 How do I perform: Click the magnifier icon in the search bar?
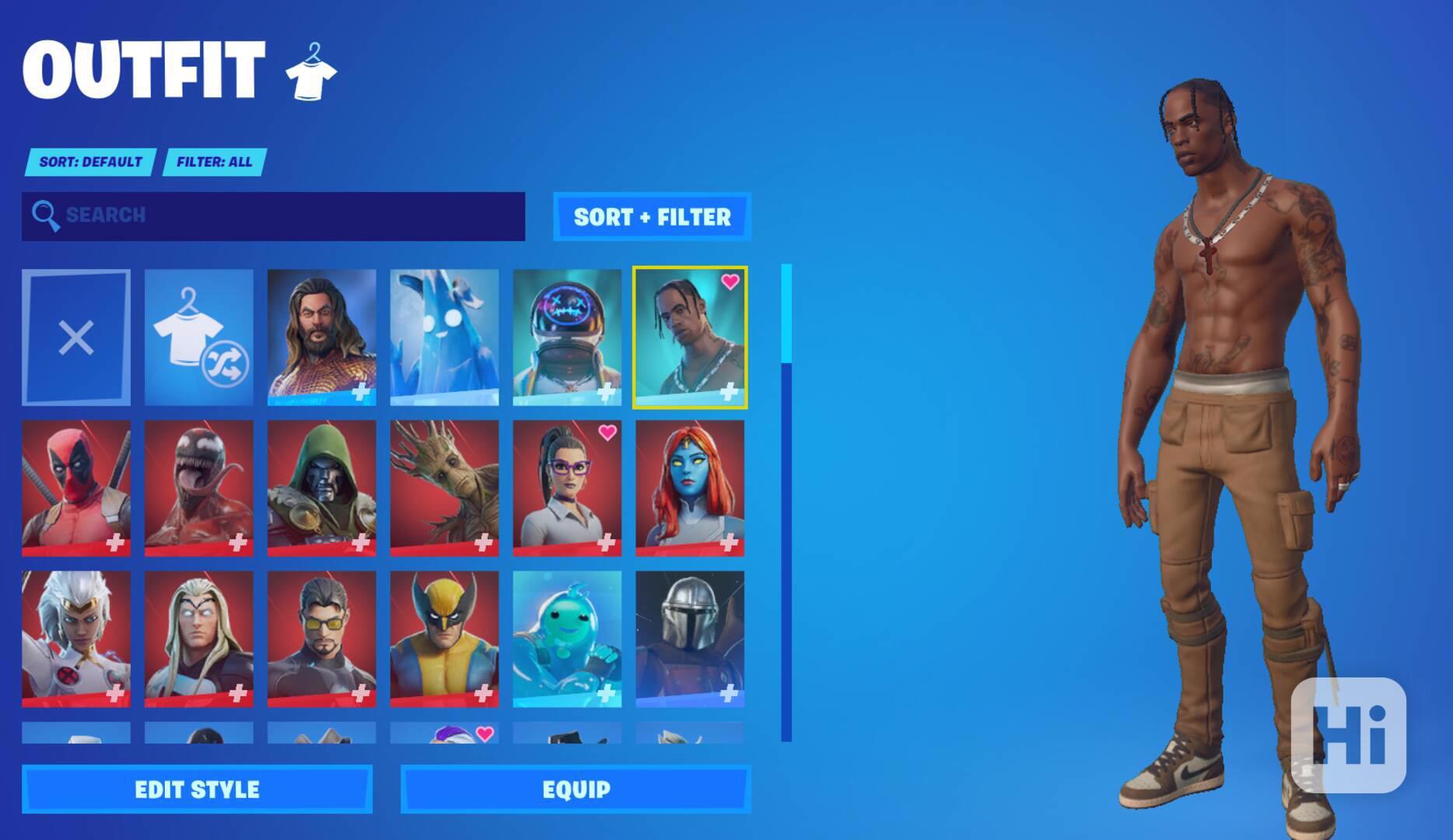(45, 215)
